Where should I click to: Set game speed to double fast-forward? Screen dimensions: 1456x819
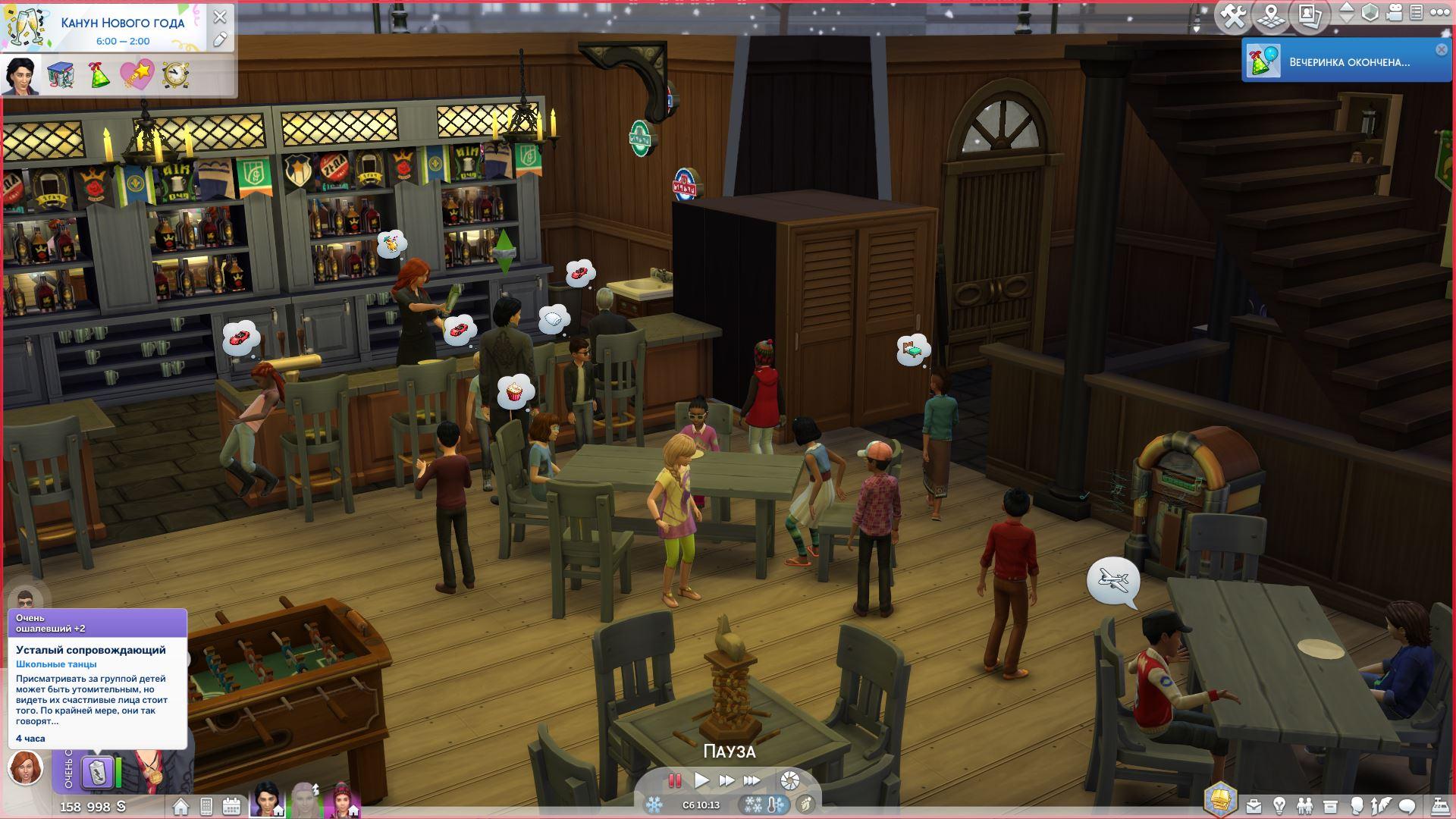pos(726,780)
